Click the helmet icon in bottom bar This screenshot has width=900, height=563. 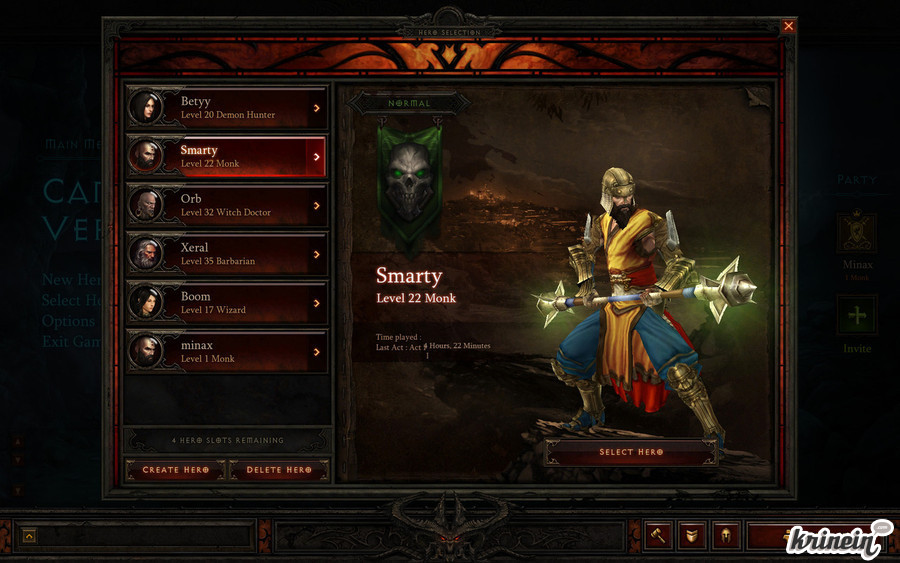[x=726, y=536]
